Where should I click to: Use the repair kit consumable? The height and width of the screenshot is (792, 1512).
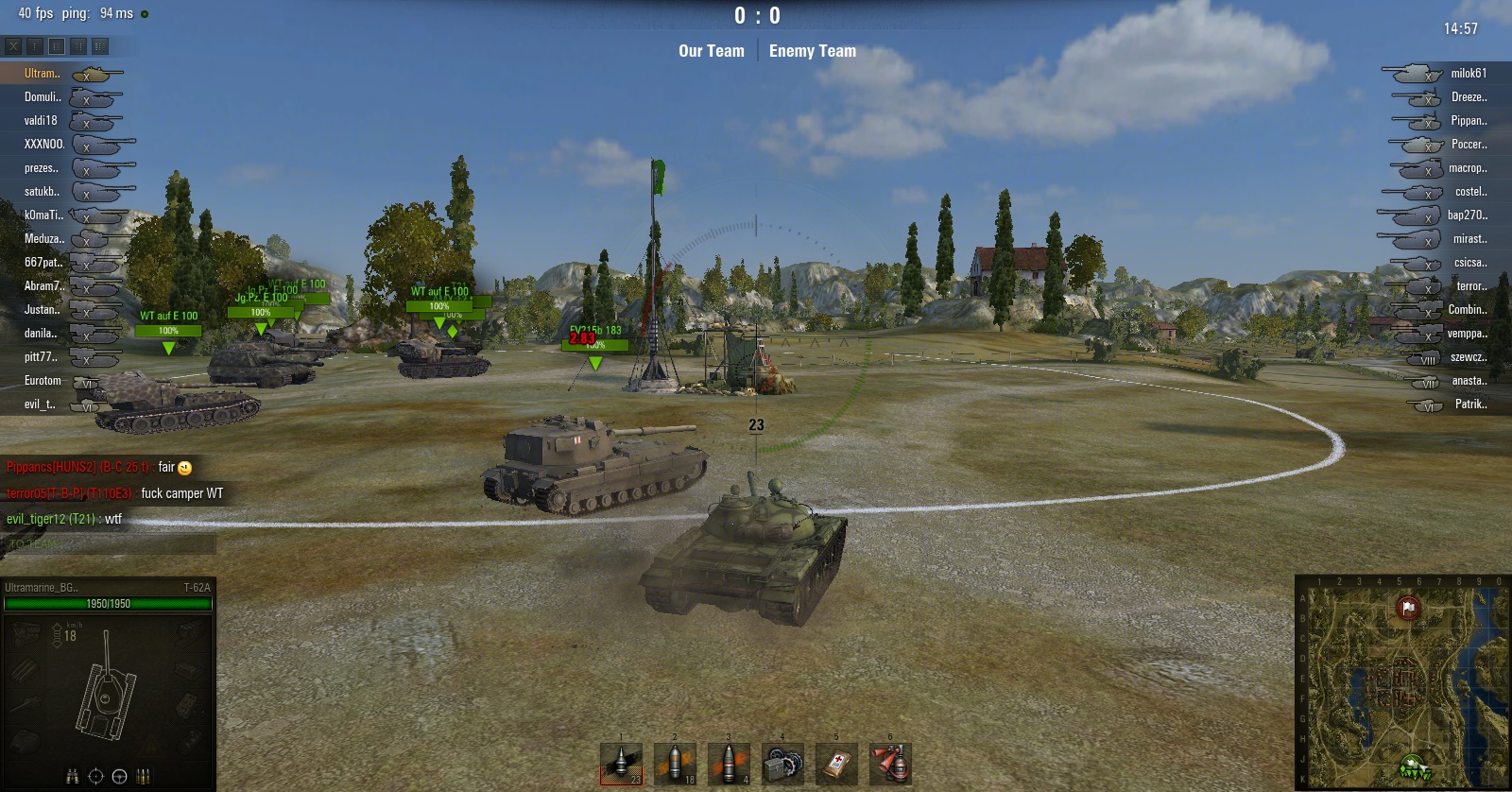782,764
